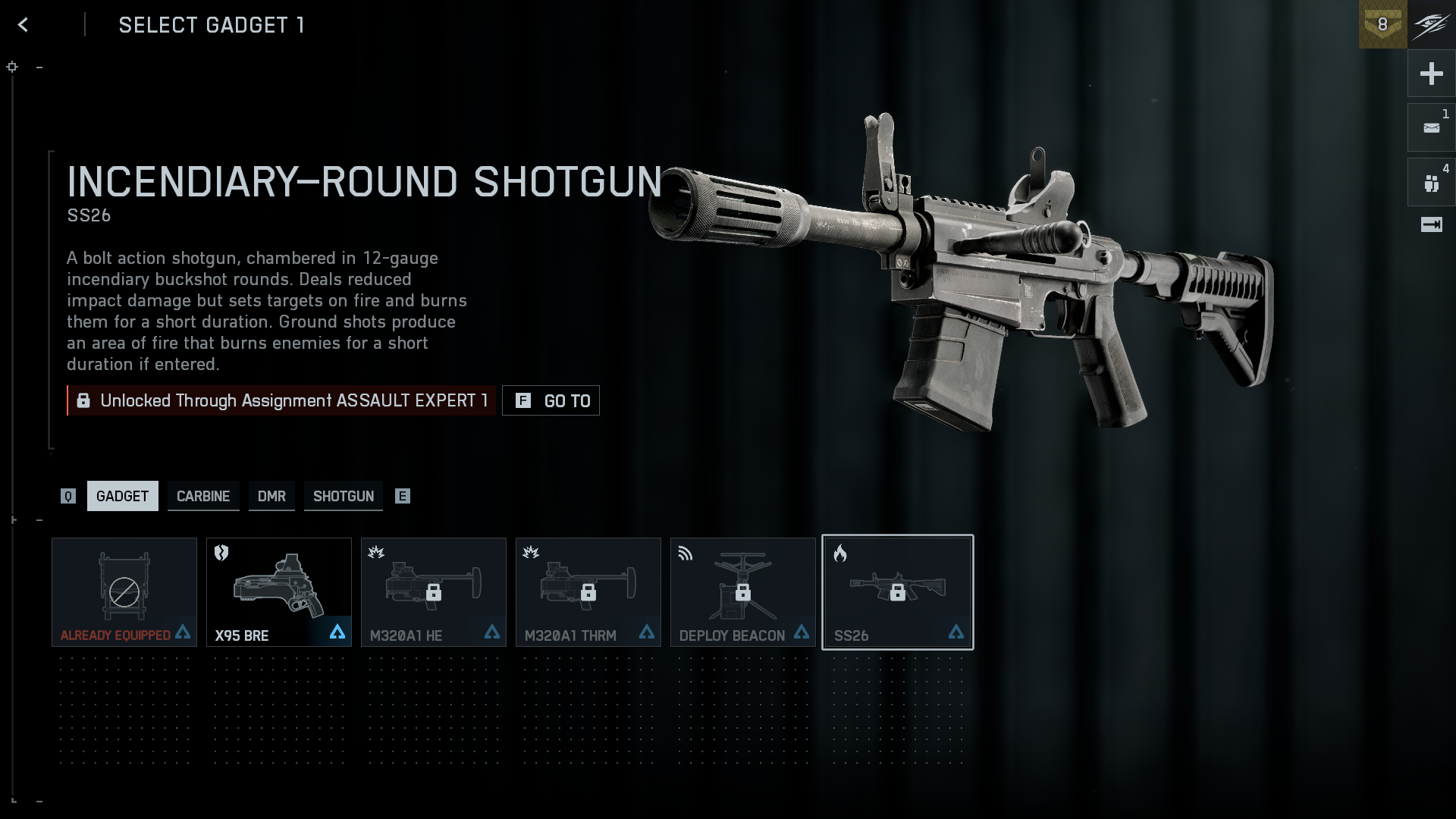The width and height of the screenshot is (1456, 819).
Task: Open the squad members icon
Action: 1431,183
